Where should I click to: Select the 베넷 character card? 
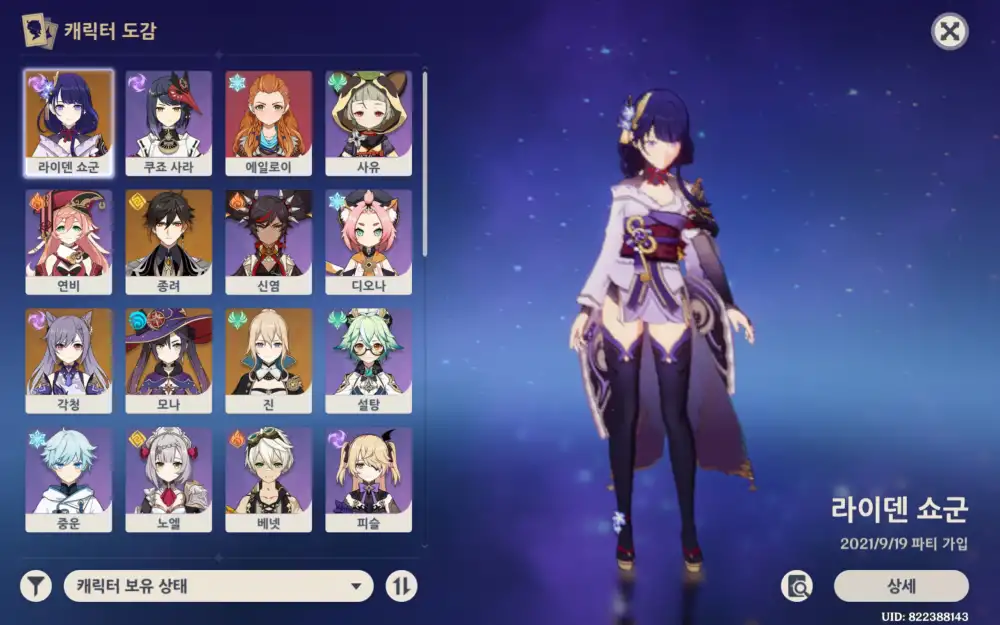coord(269,479)
